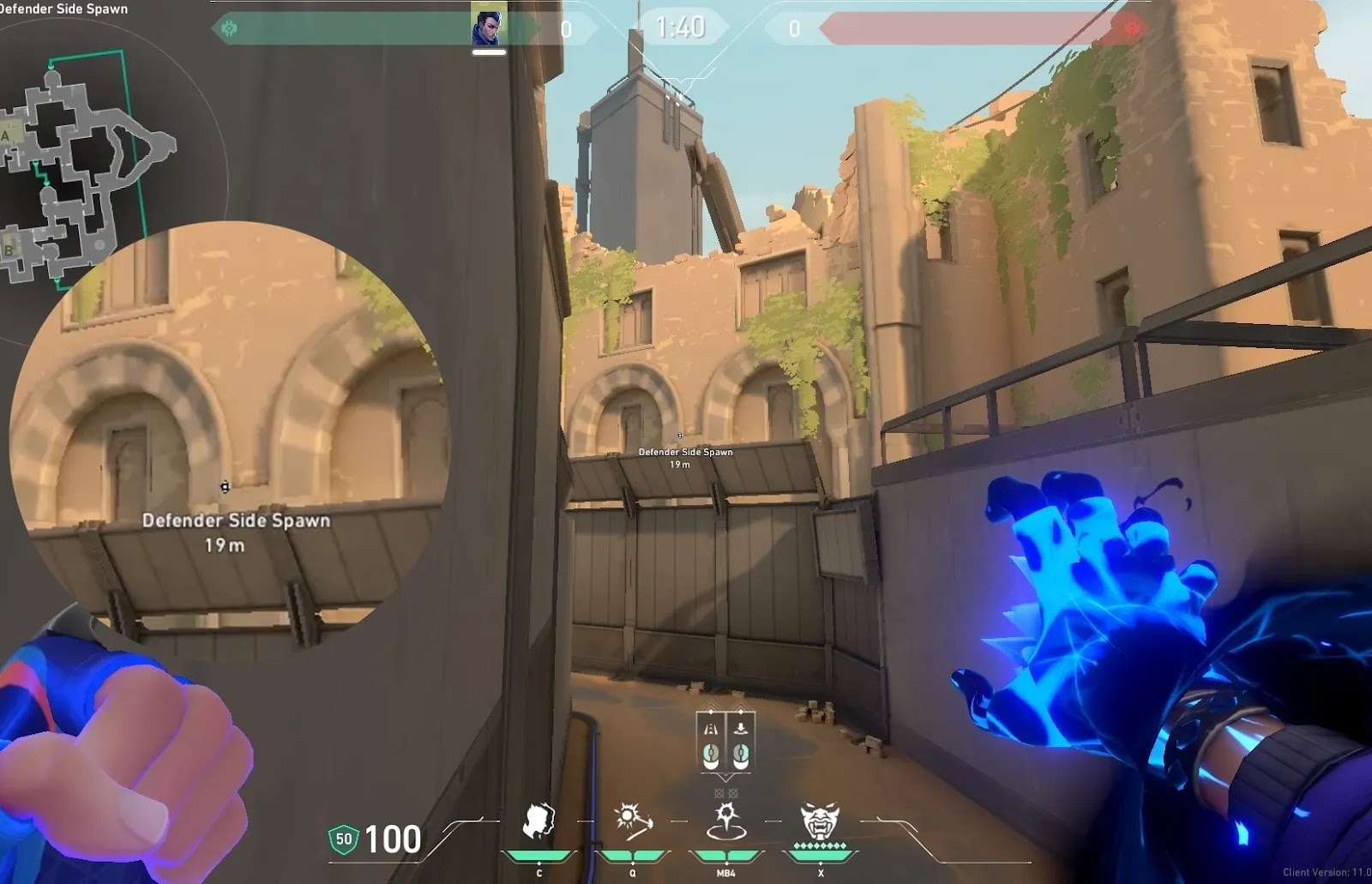Activate Yoru's Fakeout ability icon
This screenshot has width=1372, height=884.
point(539,821)
